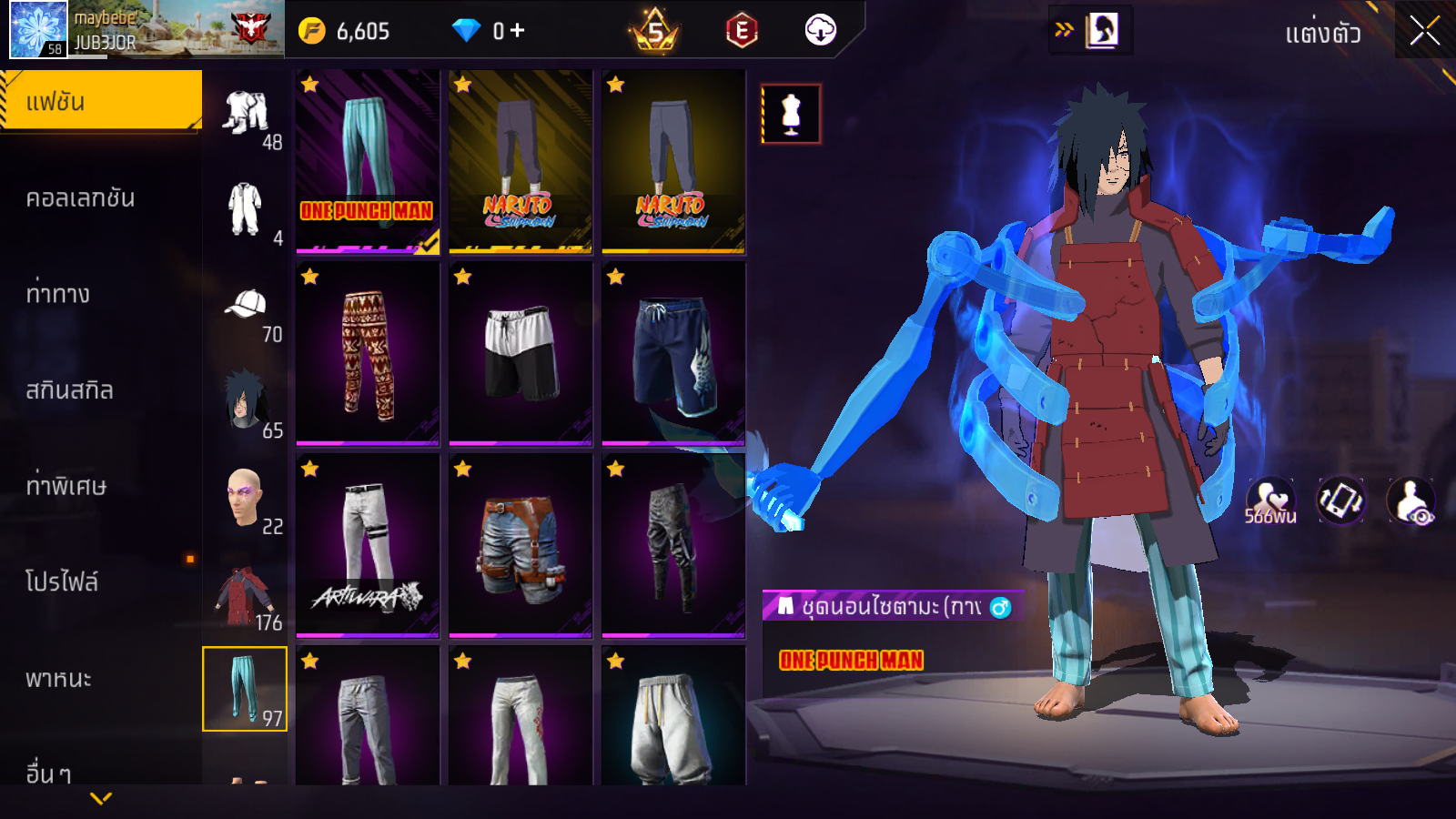Select the jumpsuit category with 4 items
1456x819 pixels.
point(246,213)
